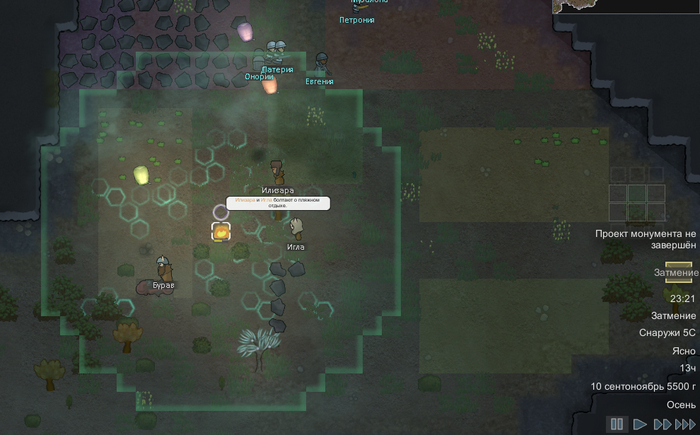Set game speed to fast (double arrow)
Viewport: 700px width, 435px height.
pos(662,425)
